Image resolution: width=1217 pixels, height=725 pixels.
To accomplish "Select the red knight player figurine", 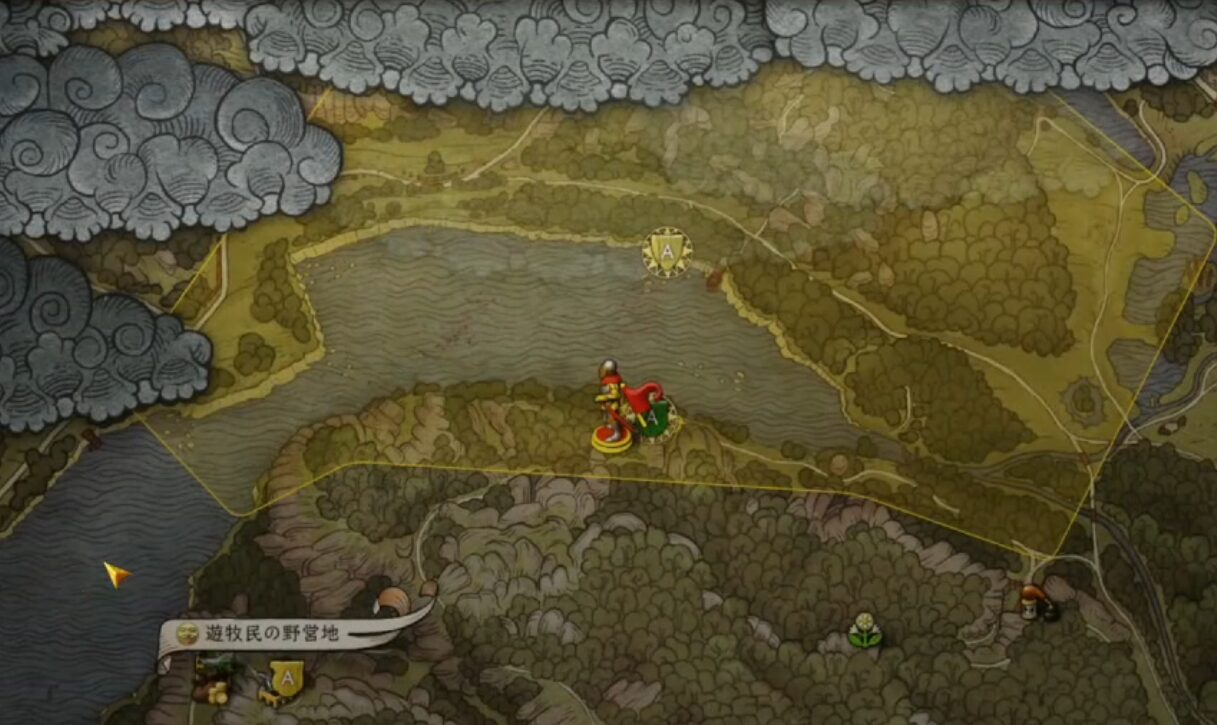I will tap(613, 408).
